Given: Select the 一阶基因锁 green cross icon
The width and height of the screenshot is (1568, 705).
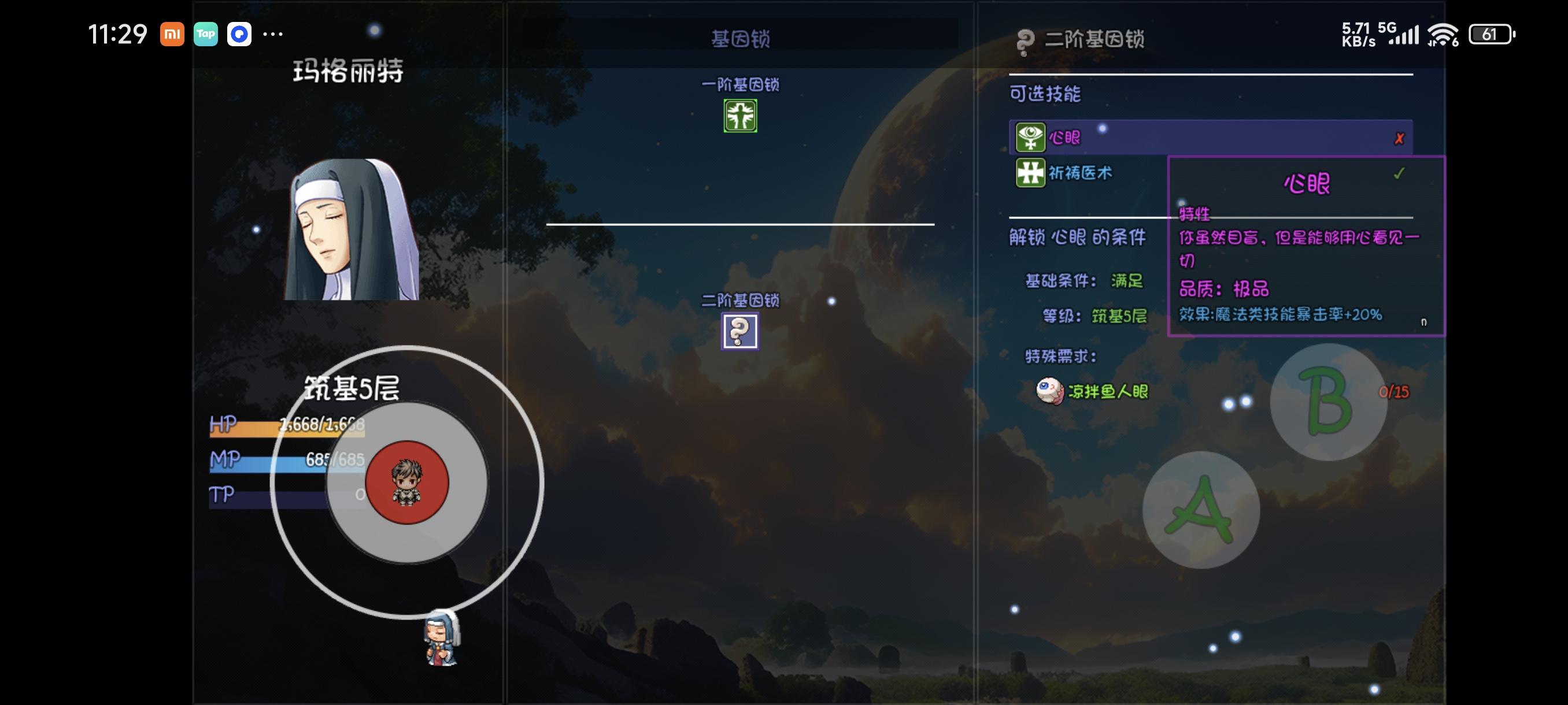Looking at the screenshot, I should (x=740, y=115).
